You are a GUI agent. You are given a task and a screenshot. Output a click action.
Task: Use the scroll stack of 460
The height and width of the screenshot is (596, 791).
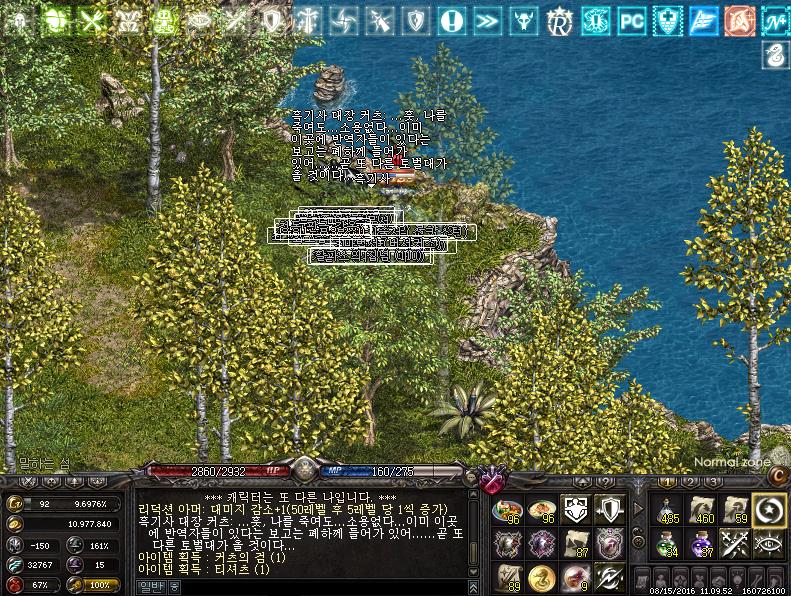tap(702, 510)
